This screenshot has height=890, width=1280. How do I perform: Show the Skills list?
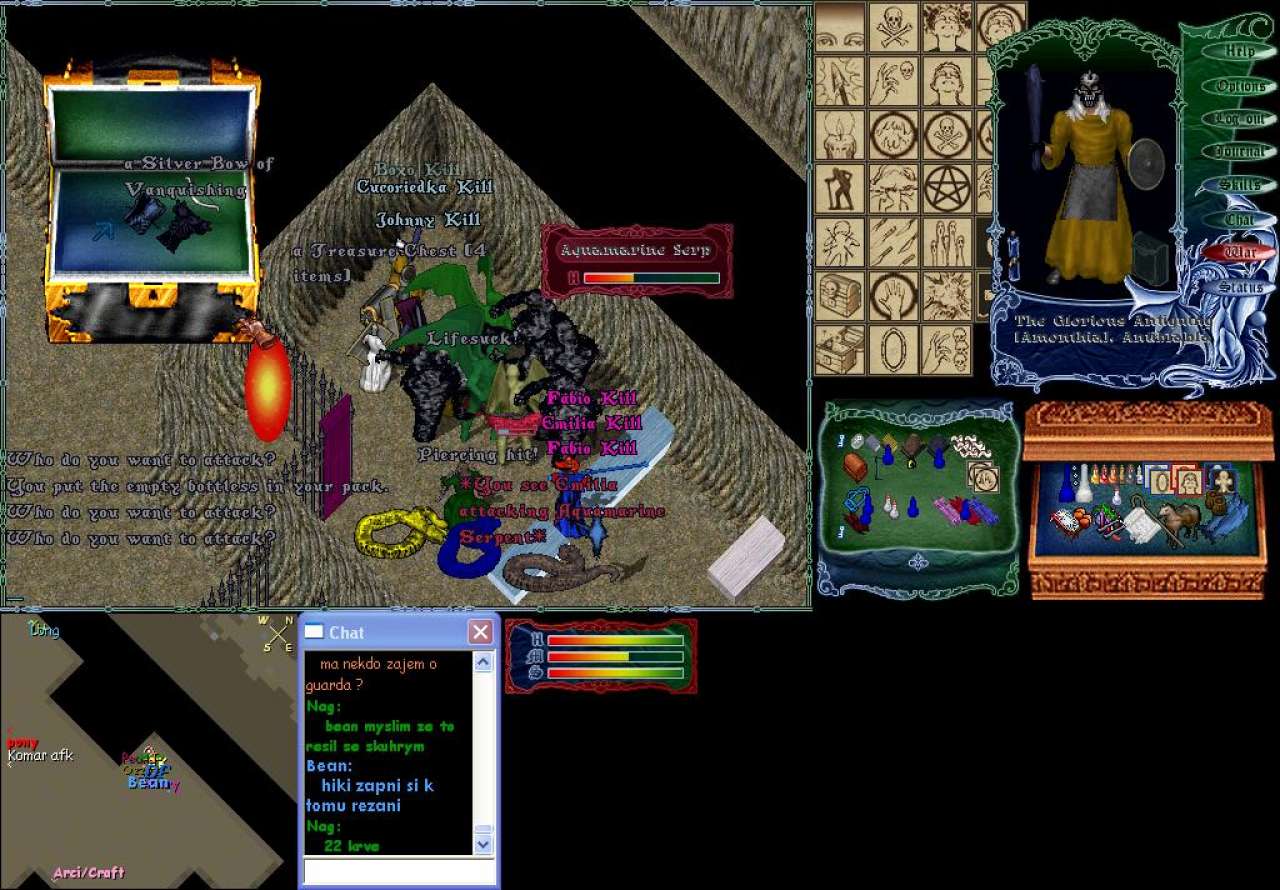click(x=1238, y=185)
